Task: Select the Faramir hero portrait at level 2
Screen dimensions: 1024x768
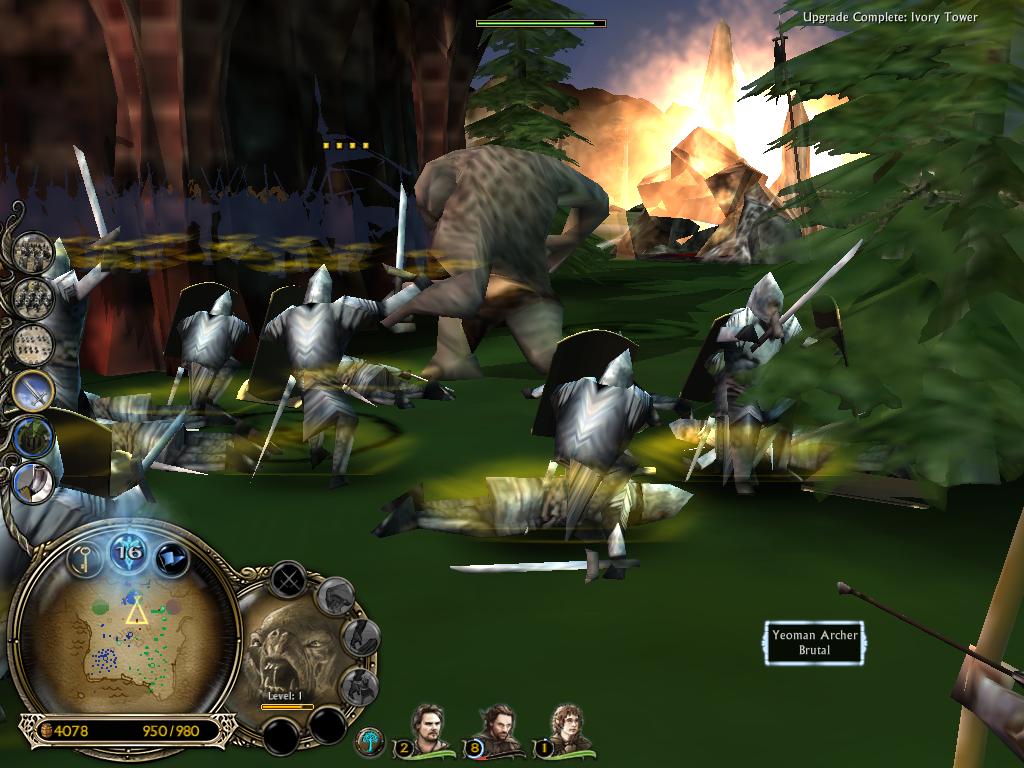Action: coord(427,728)
